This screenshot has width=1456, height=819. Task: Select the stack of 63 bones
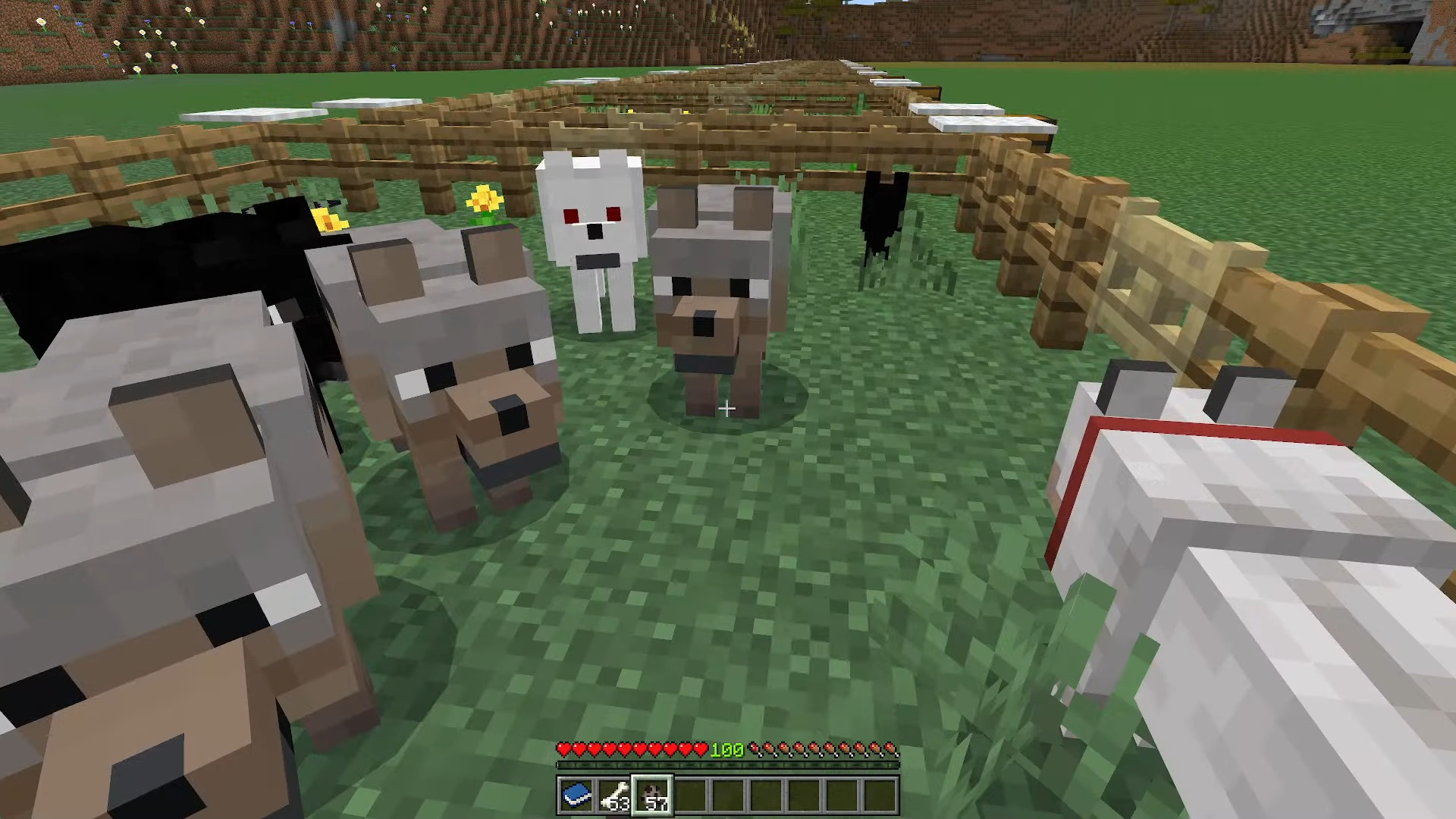(x=615, y=794)
